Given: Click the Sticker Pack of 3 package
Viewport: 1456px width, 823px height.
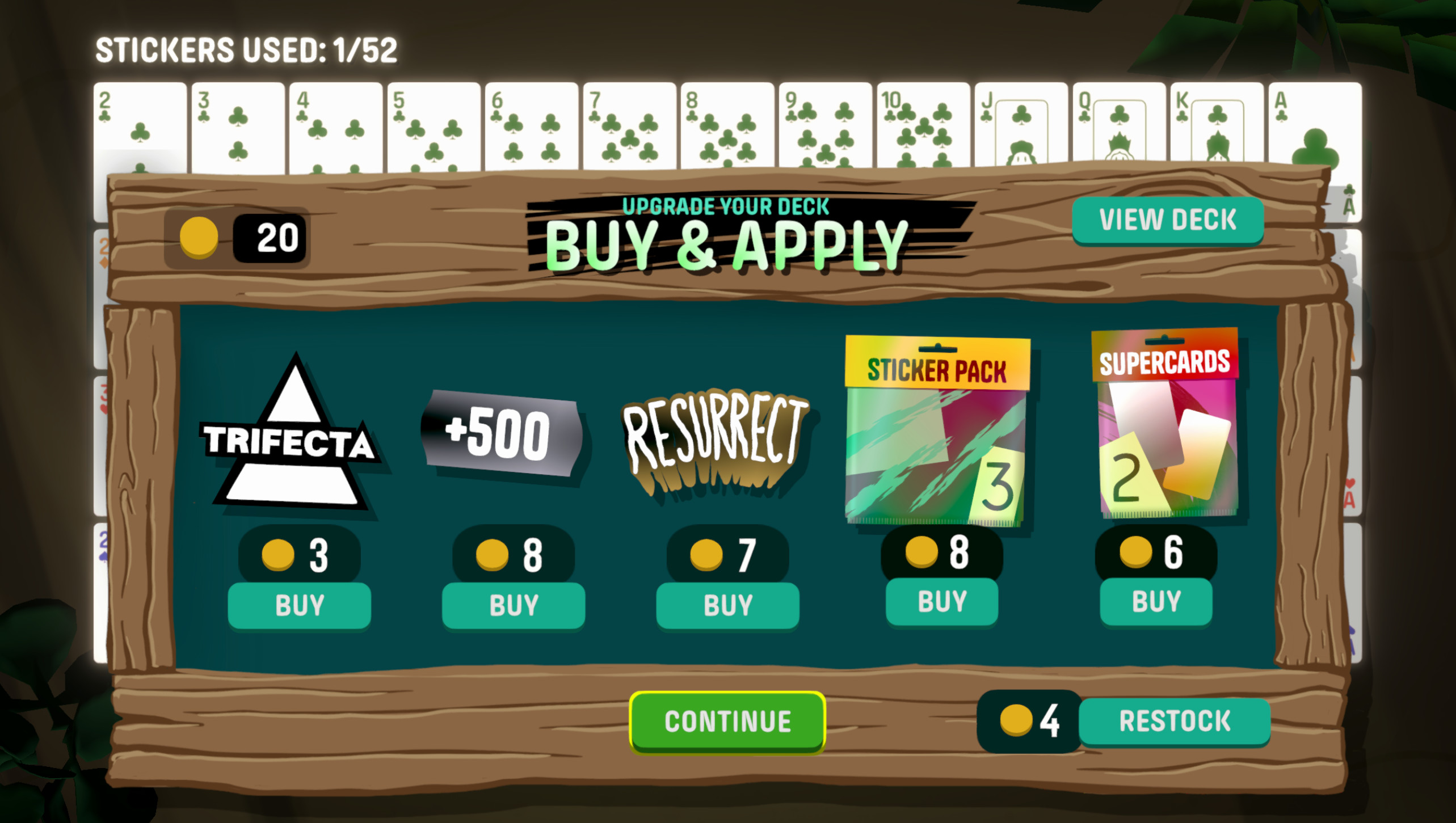Looking at the screenshot, I should tap(937, 427).
